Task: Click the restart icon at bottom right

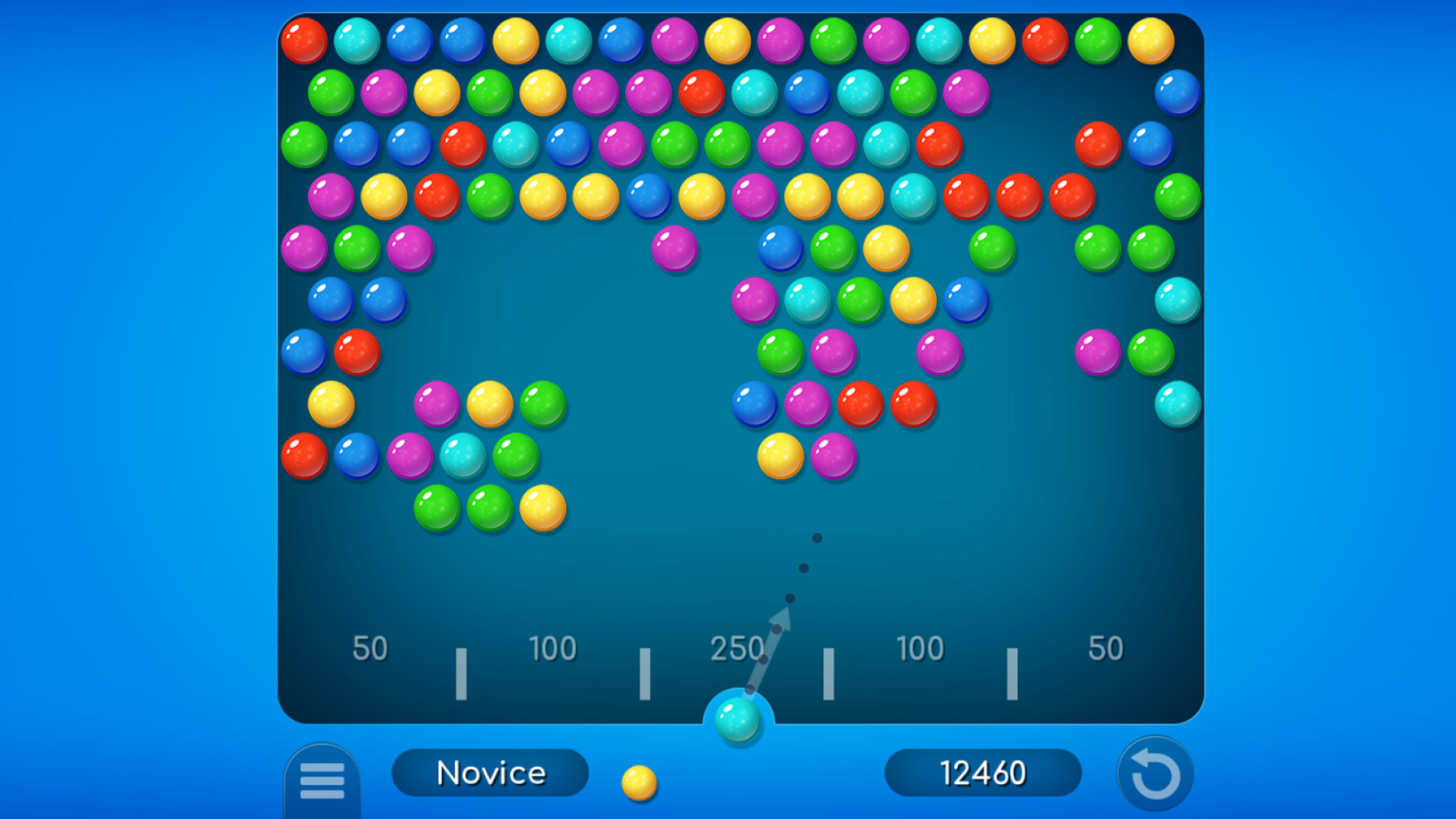Action: point(1154,773)
